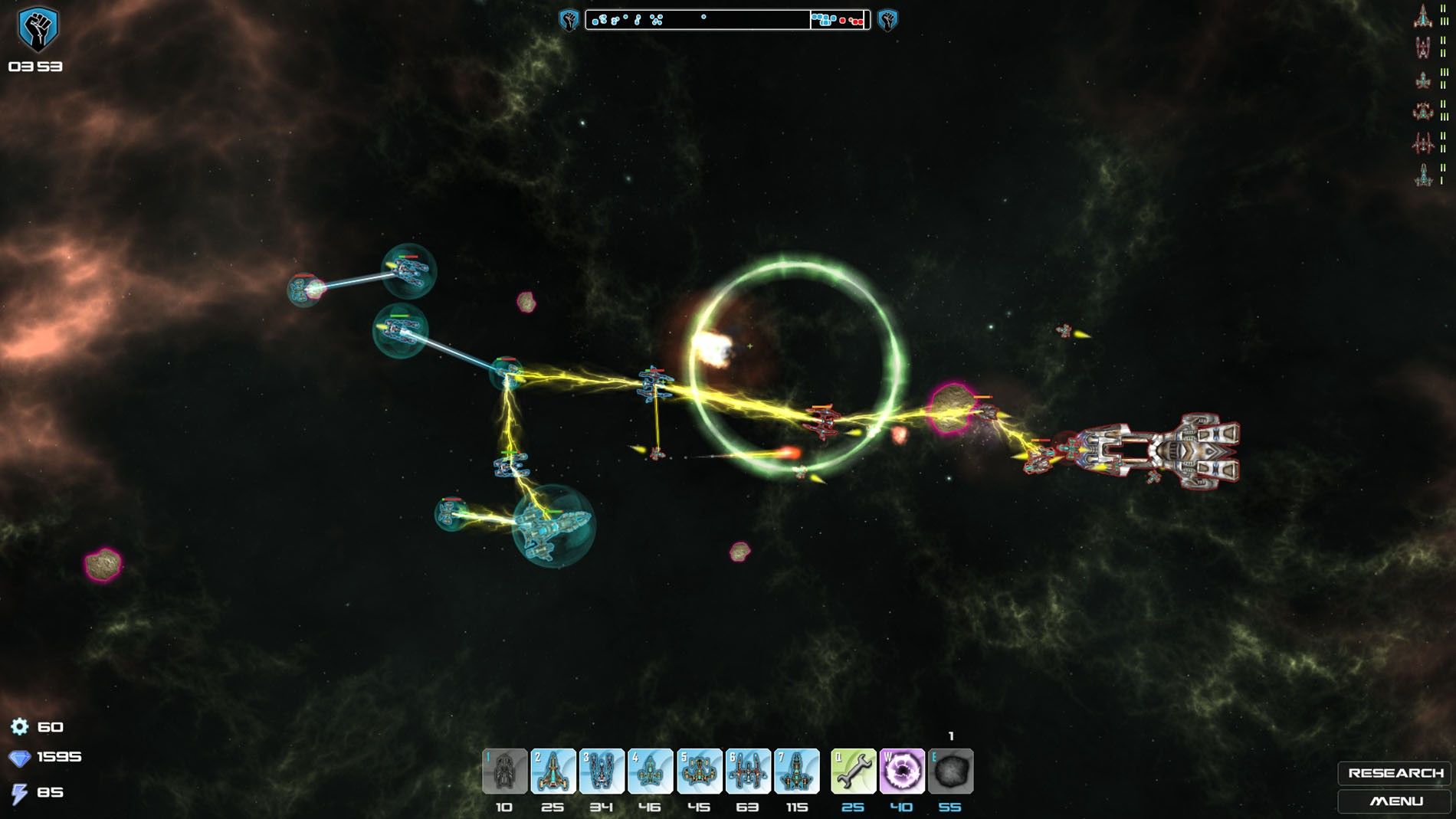Viewport: 1456px width, 819px height.
Task: Activate the wrench repair ability
Action: tap(853, 771)
